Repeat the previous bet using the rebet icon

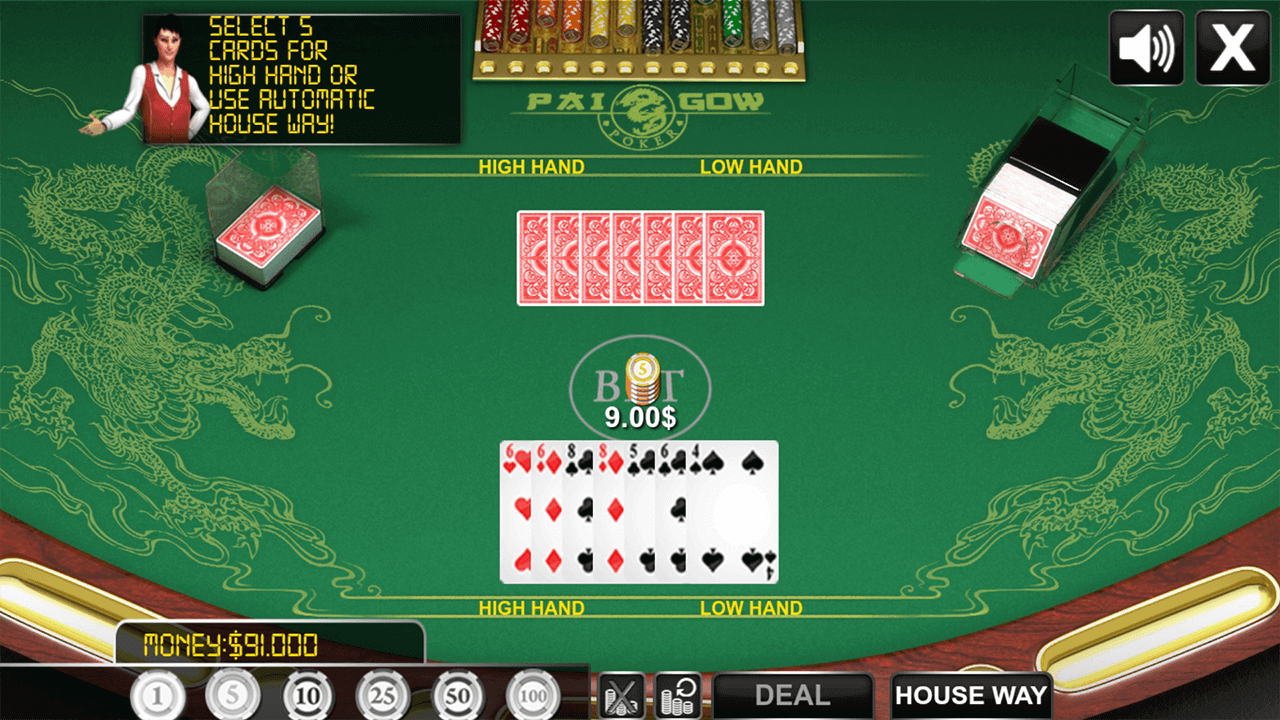pos(678,695)
